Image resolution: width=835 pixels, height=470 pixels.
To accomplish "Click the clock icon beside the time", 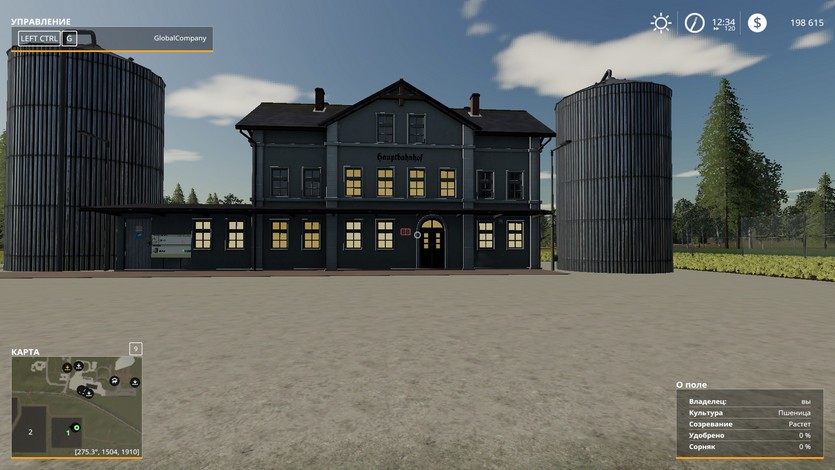I will click(694, 22).
